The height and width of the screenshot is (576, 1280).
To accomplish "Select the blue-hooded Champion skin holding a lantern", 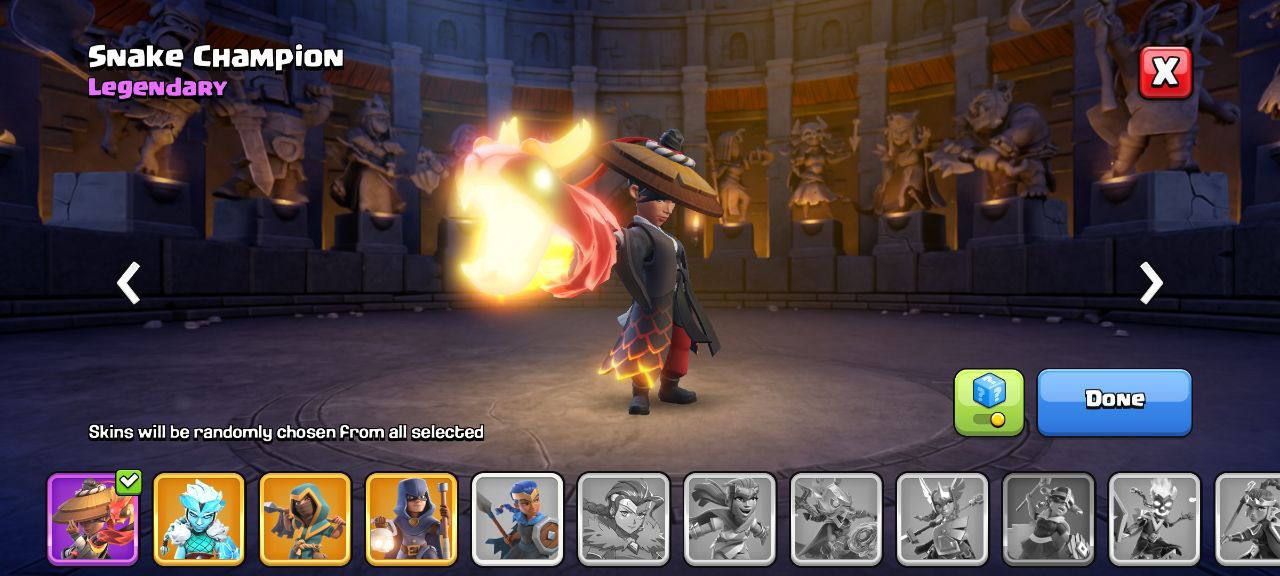I will pos(411,519).
